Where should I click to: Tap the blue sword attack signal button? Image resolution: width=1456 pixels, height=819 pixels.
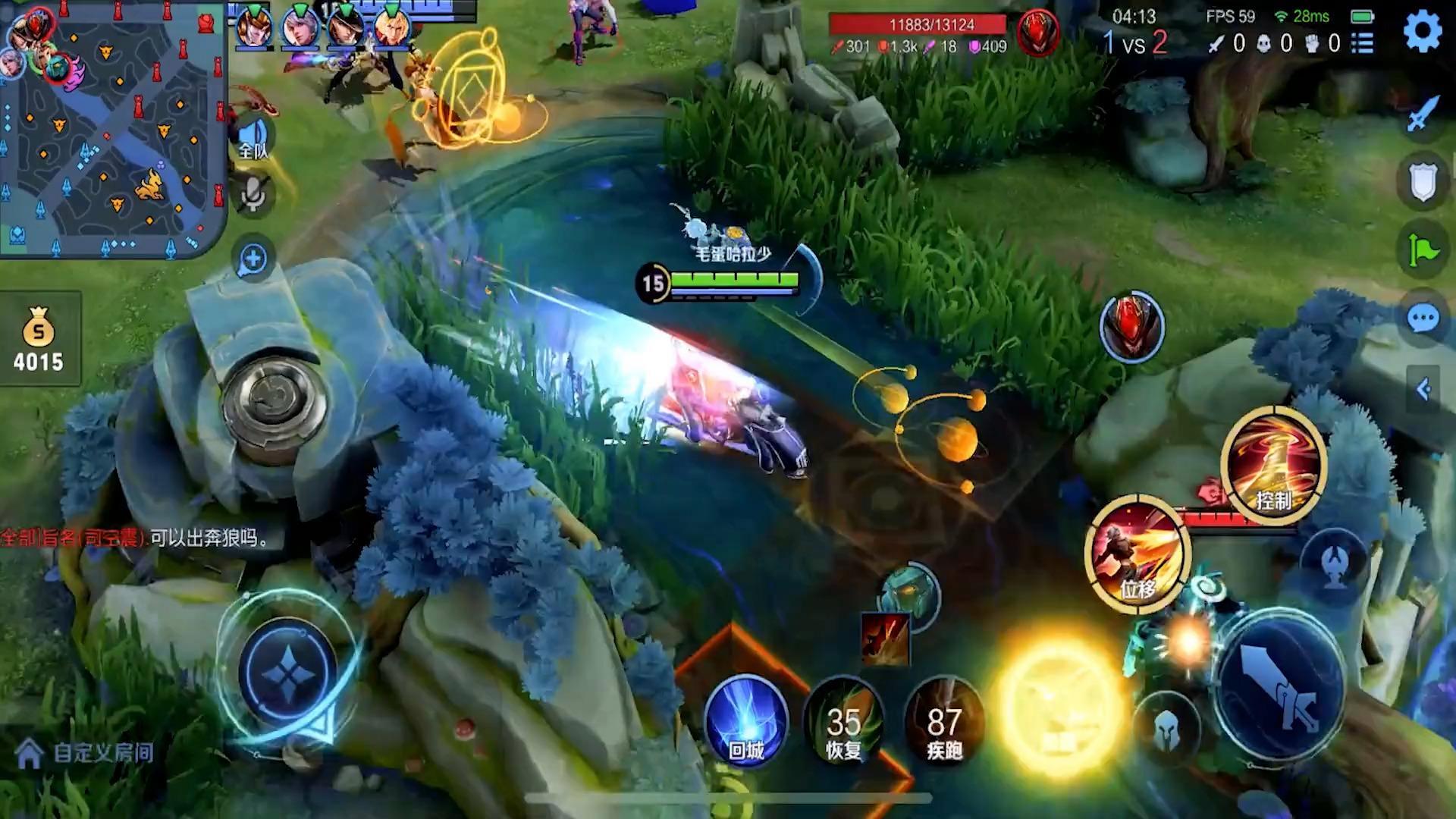pyautogui.click(x=1423, y=115)
